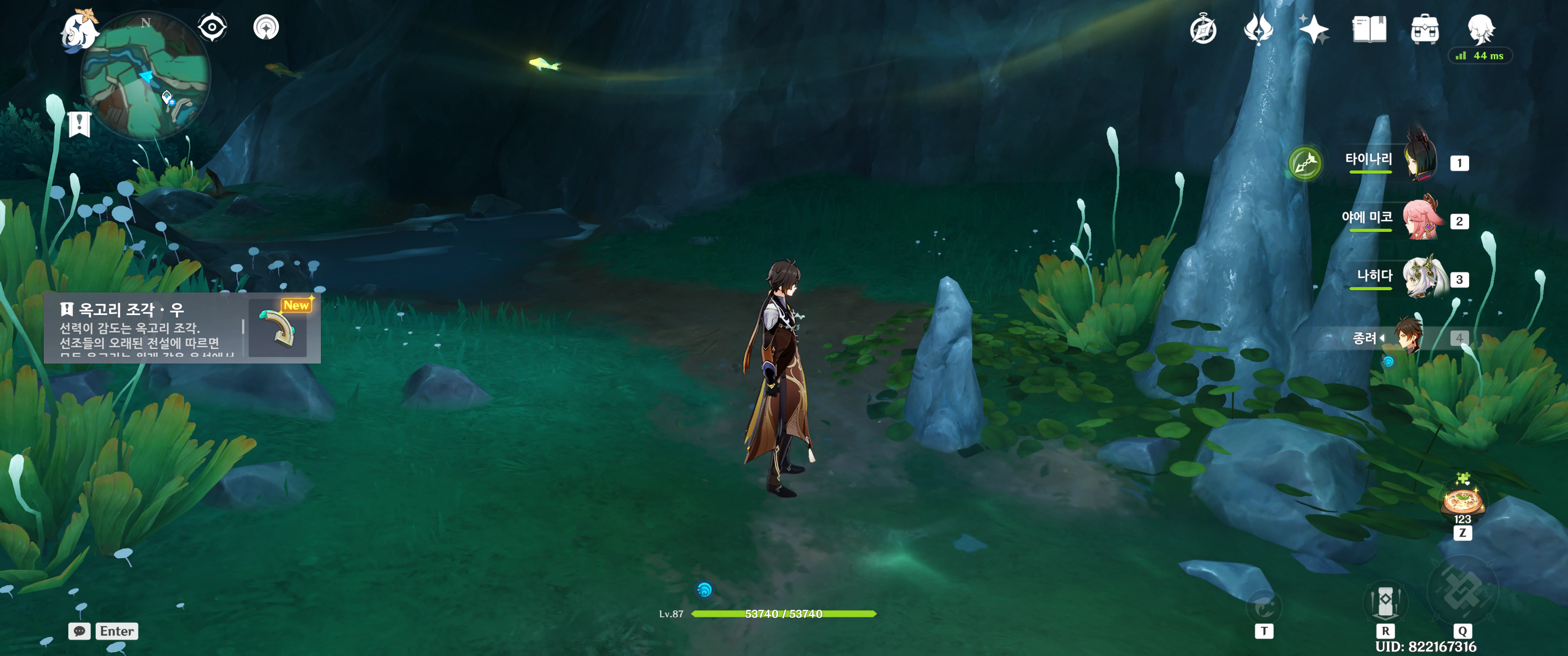Open the chat speech bubble
The width and height of the screenshot is (1568, 656).
click(79, 631)
